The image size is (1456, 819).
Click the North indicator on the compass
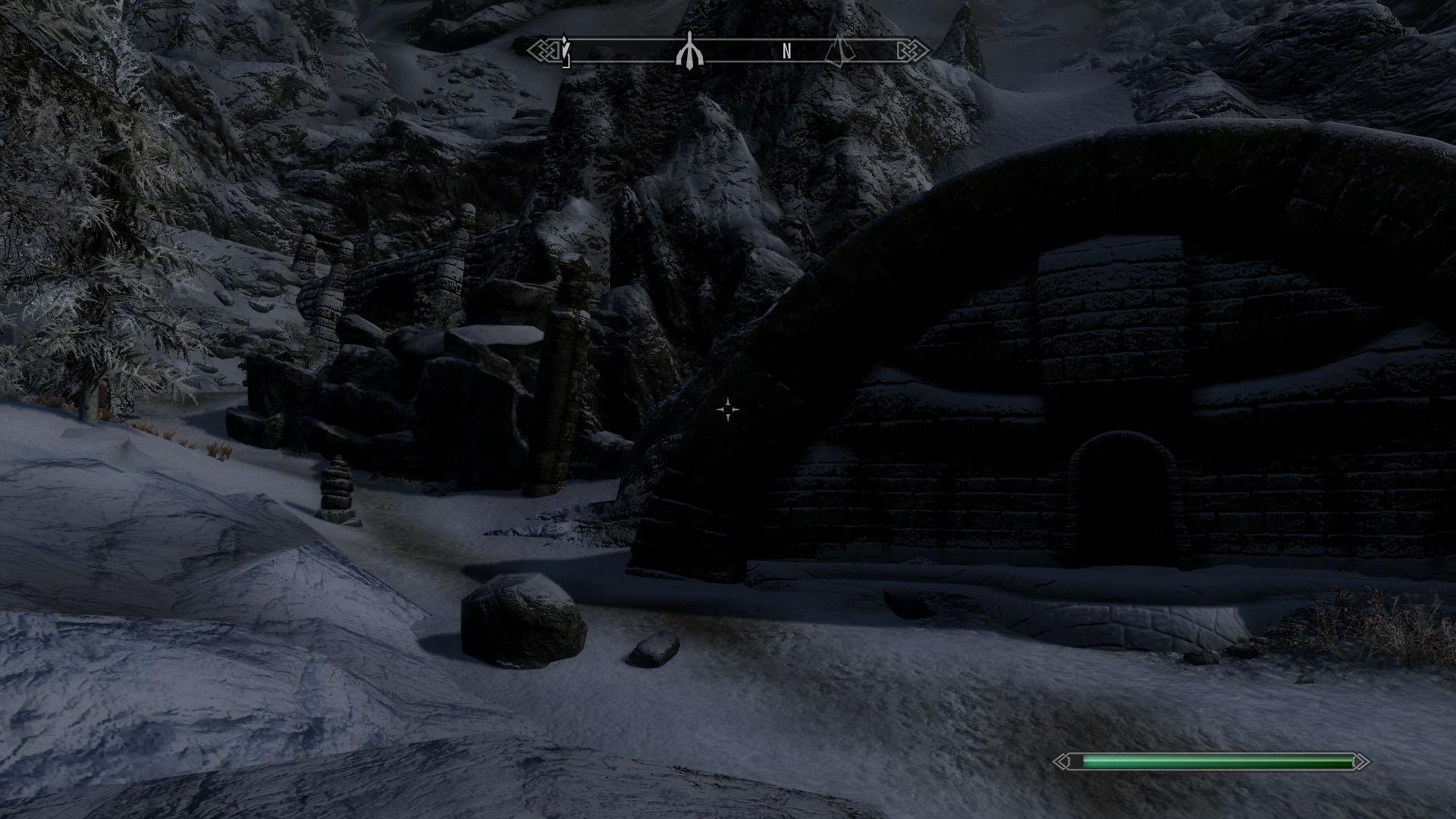(x=786, y=52)
